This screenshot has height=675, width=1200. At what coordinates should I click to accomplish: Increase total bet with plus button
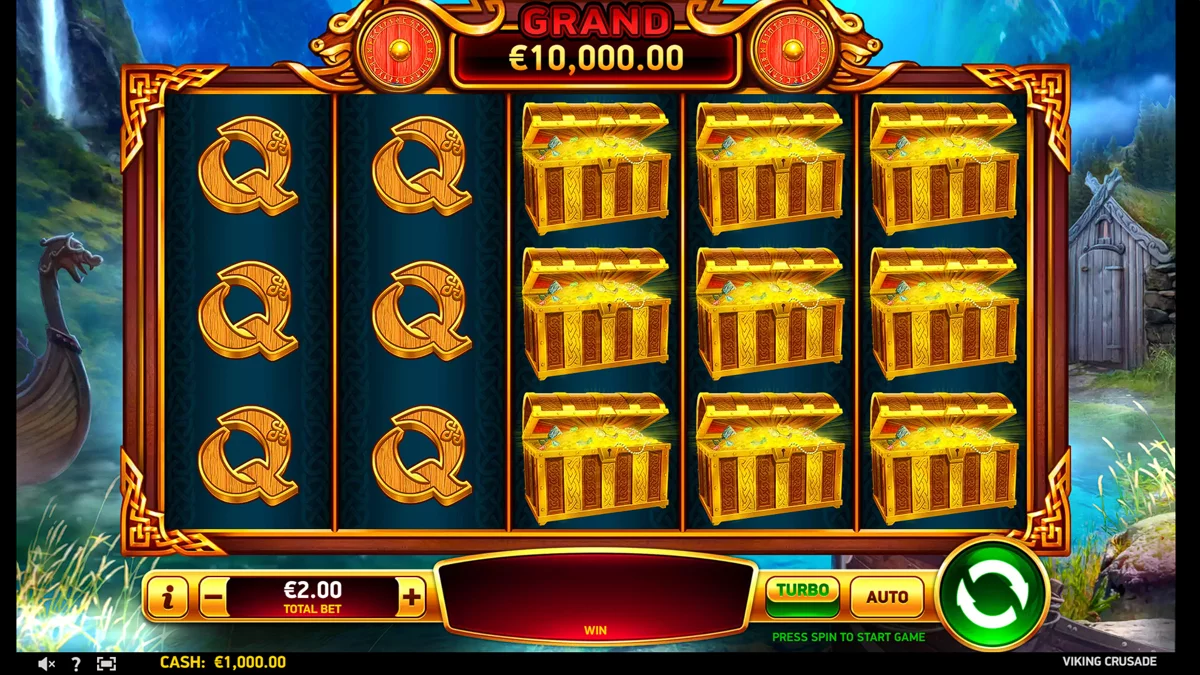point(411,598)
